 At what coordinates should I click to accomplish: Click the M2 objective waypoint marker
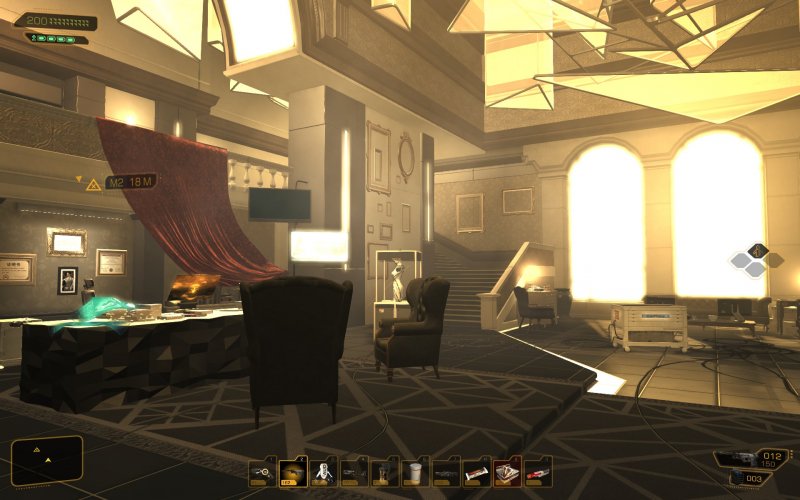click(x=93, y=184)
